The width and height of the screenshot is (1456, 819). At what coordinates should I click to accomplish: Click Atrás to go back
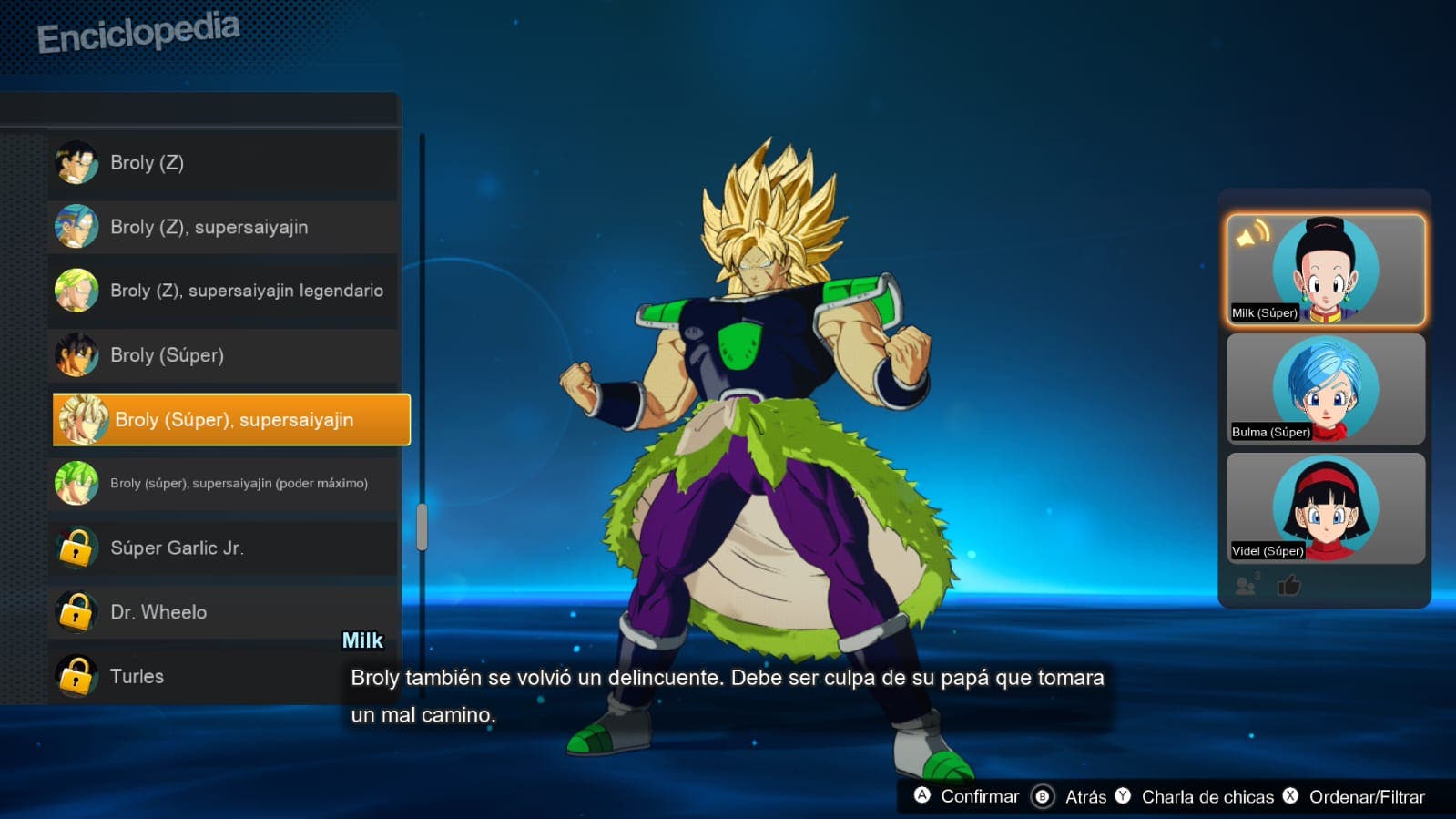[x=1078, y=795]
